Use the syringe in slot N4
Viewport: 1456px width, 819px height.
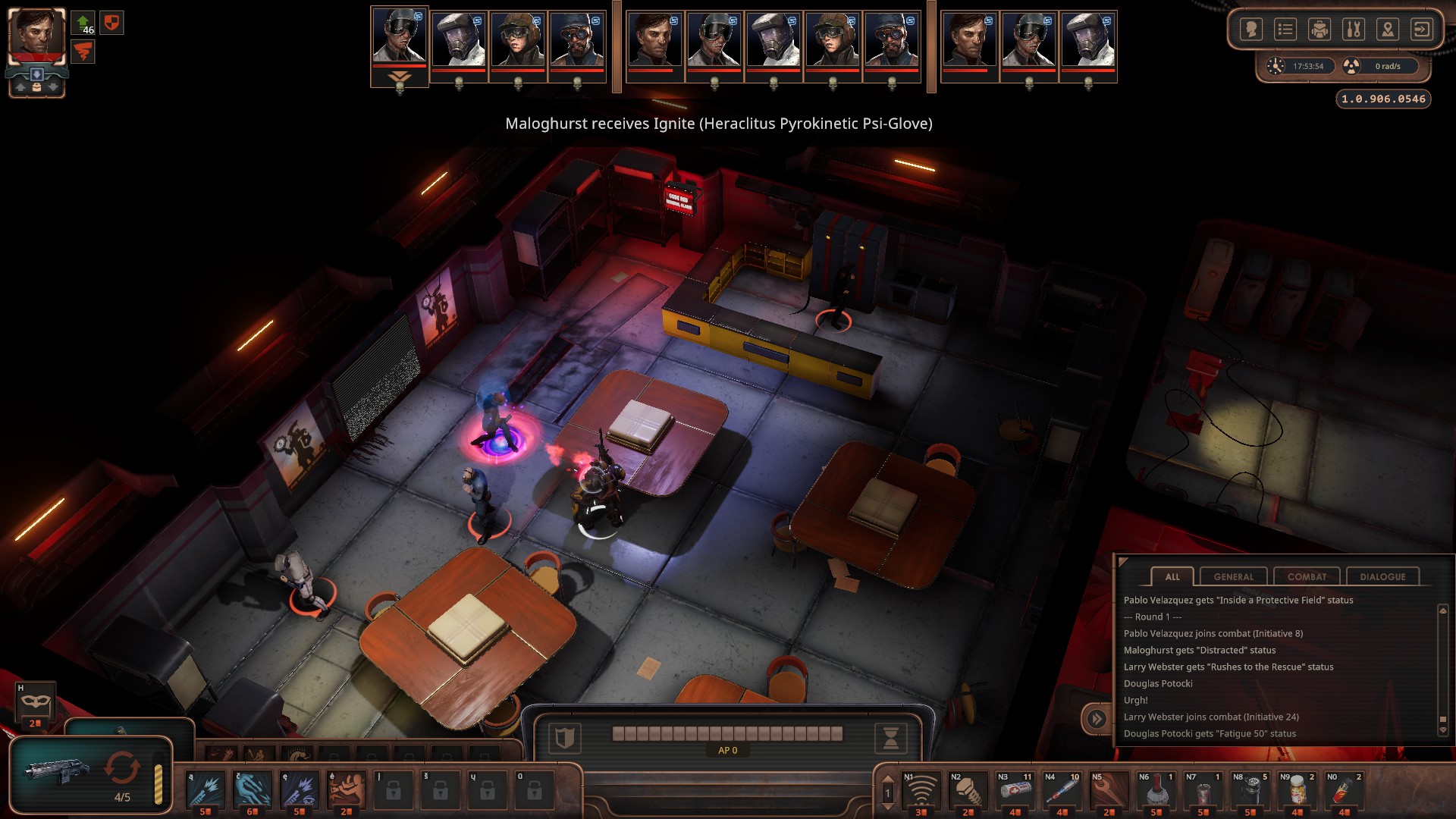[1062, 792]
